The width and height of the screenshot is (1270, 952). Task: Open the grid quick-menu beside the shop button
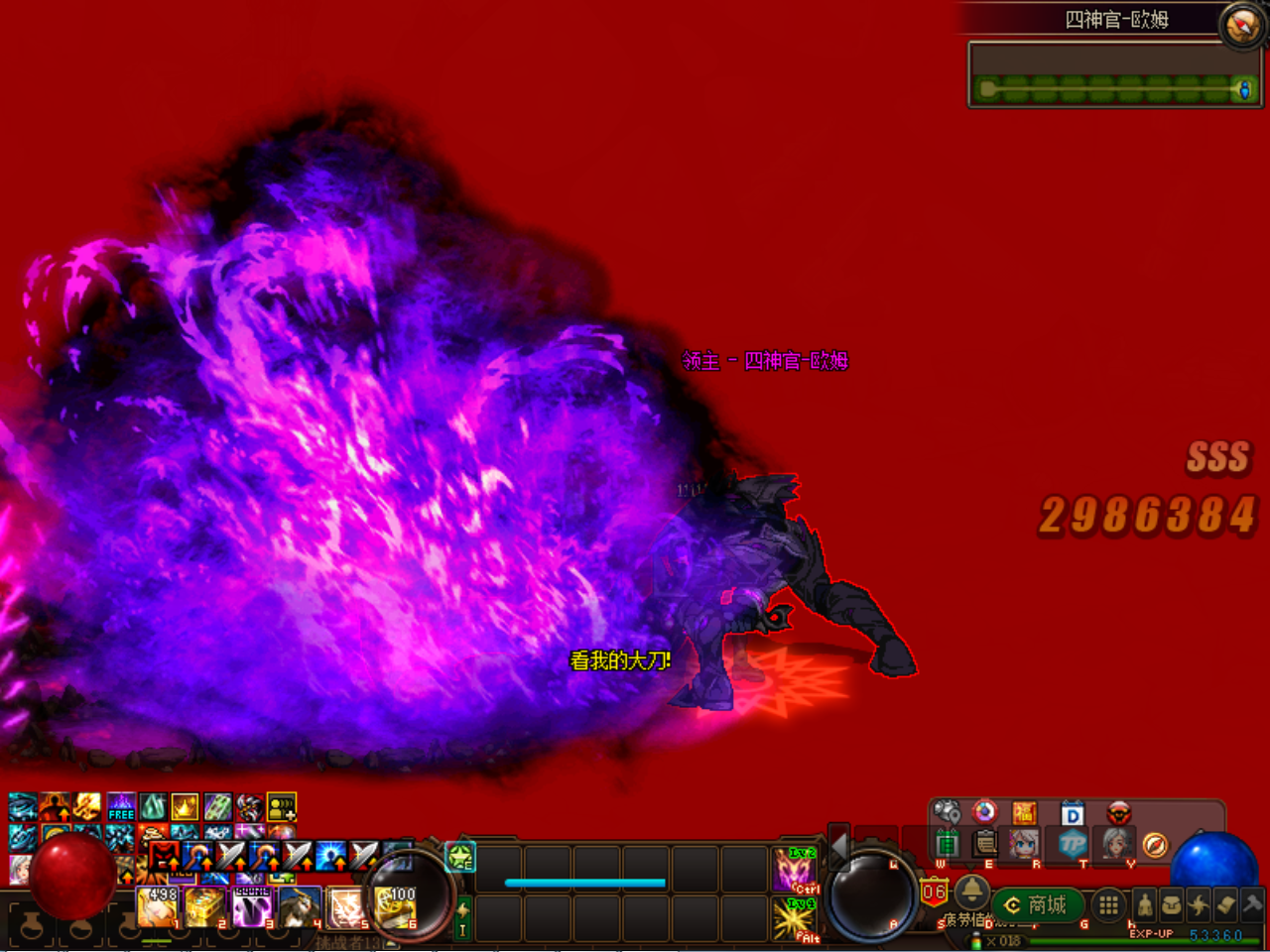(1107, 905)
